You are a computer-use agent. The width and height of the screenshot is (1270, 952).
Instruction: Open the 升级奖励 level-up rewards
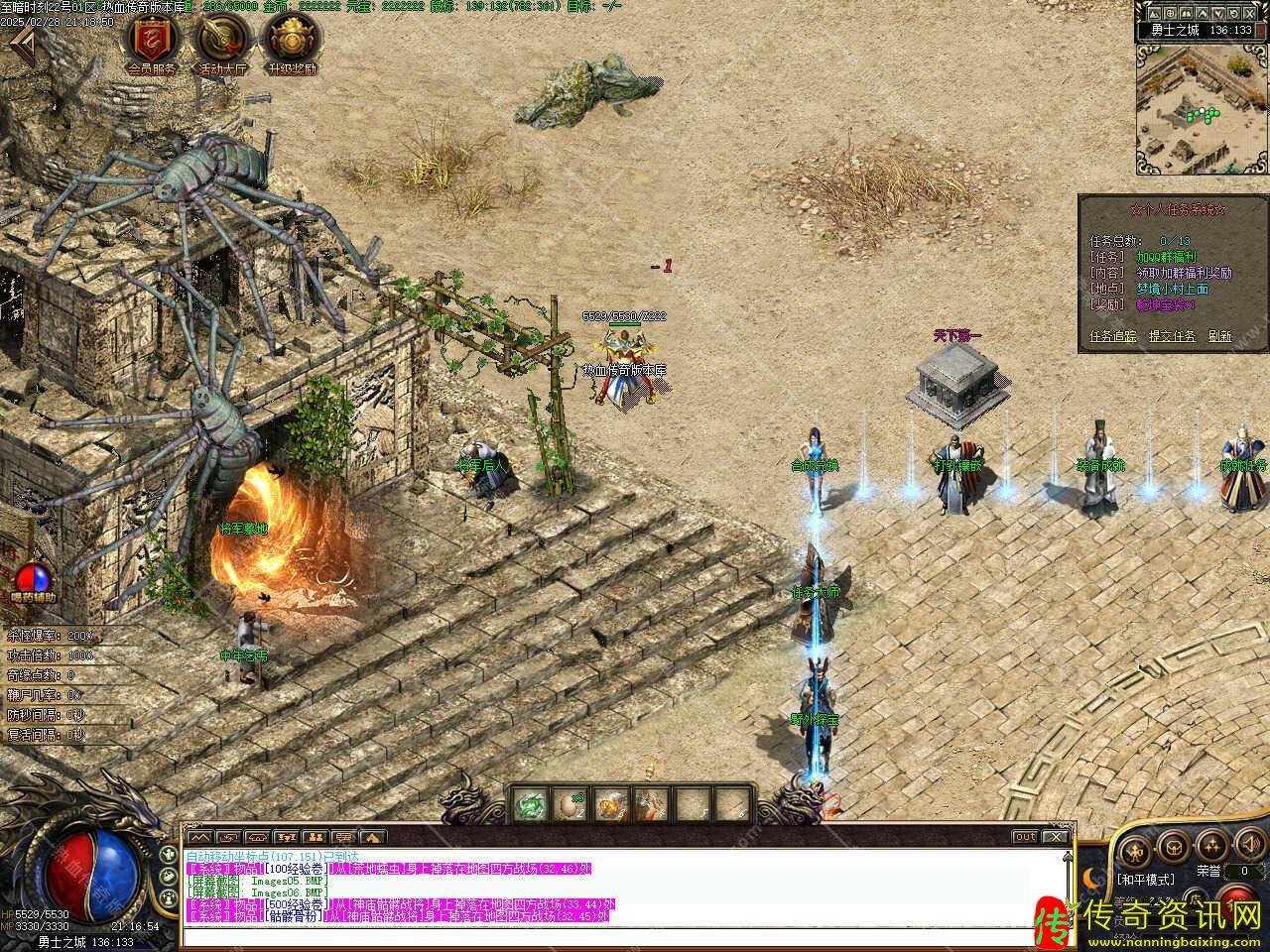[x=292, y=41]
